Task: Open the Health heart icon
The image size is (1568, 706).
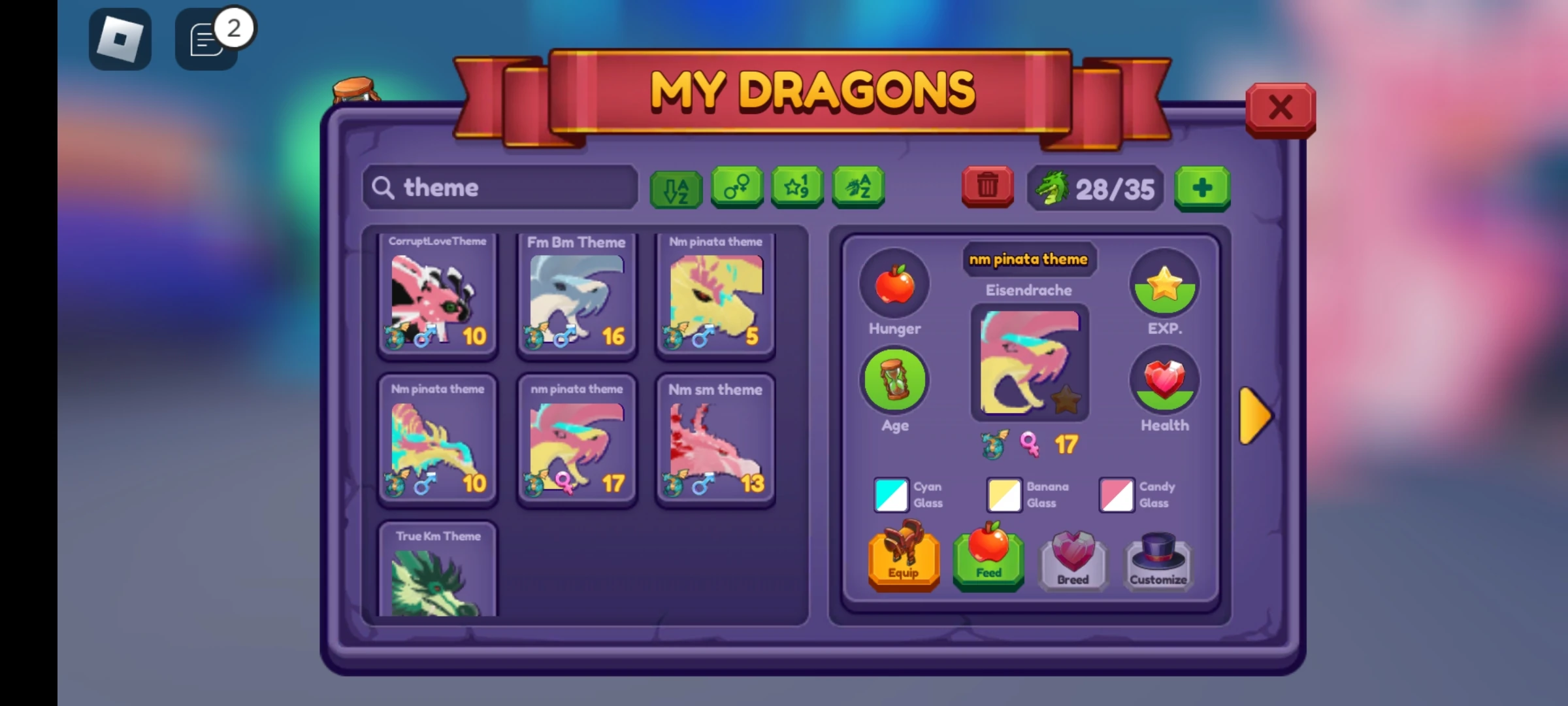Action: pyautogui.click(x=1165, y=379)
